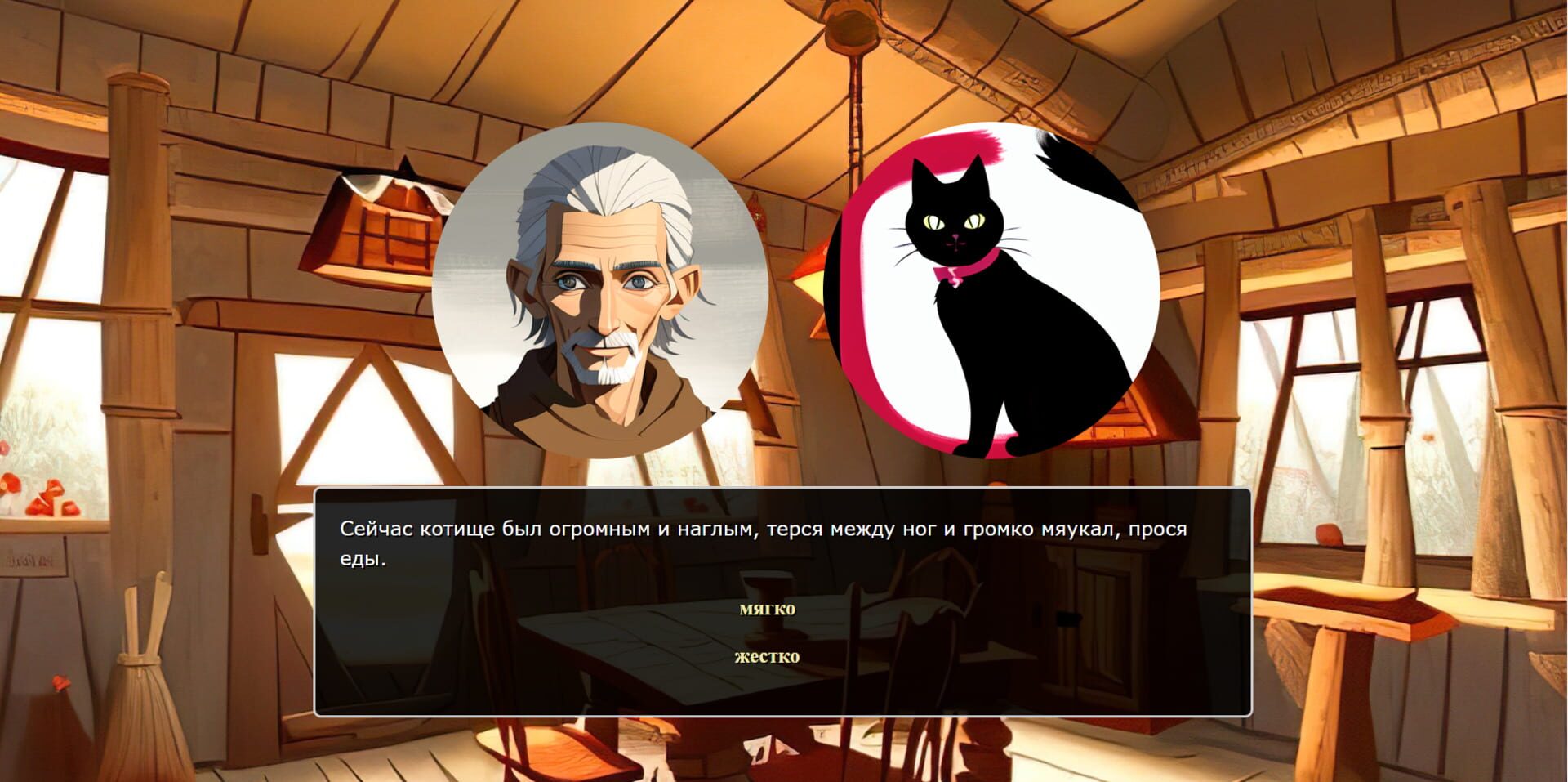Choose the "мягко" dialogue option

(768, 608)
